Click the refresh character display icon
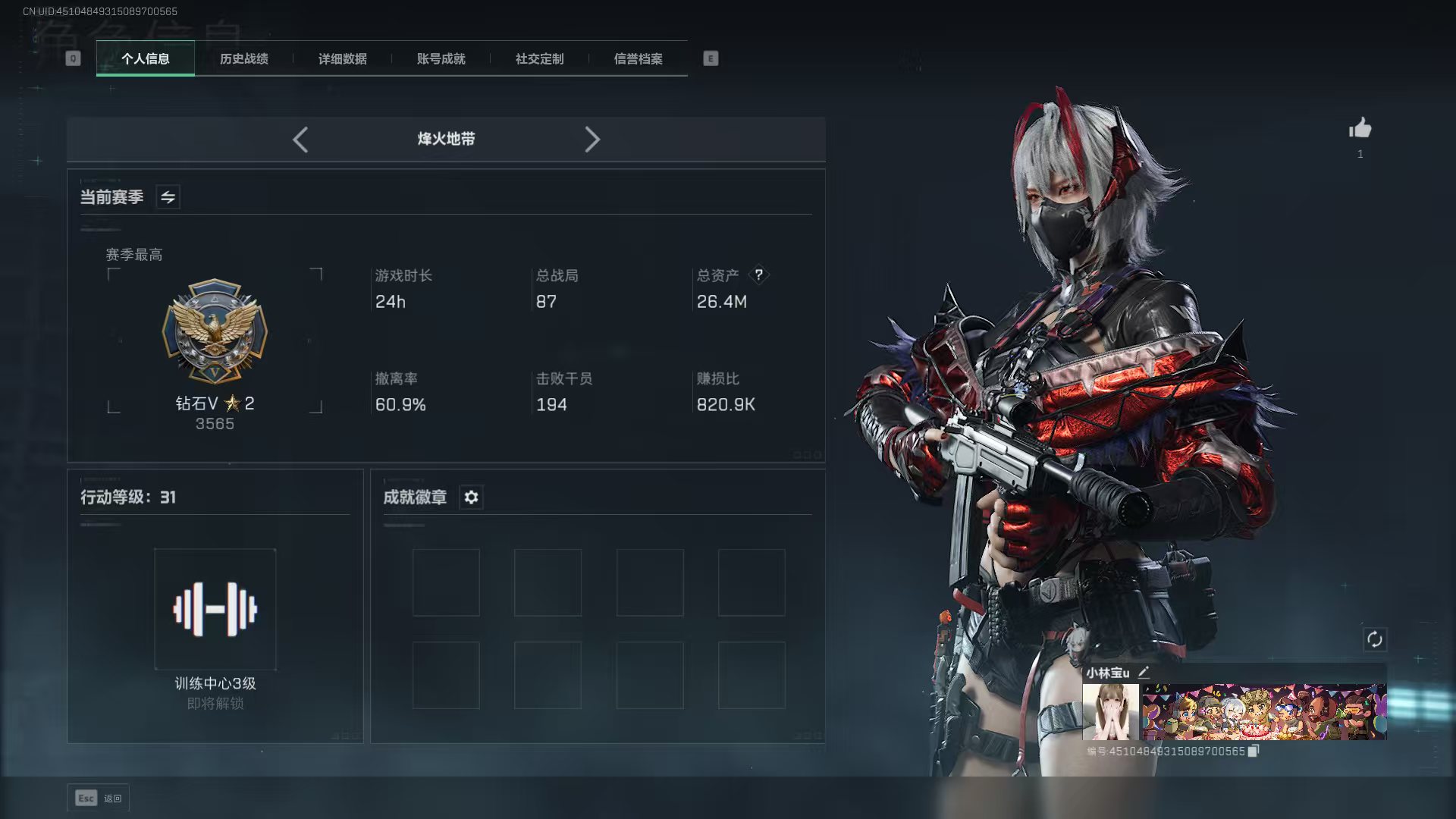1456x819 pixels. click(x=1376, y=641)
